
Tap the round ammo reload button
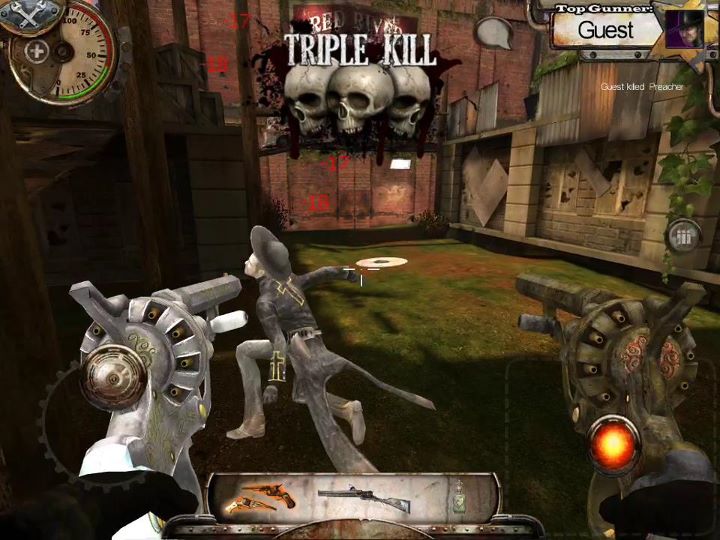684,237
